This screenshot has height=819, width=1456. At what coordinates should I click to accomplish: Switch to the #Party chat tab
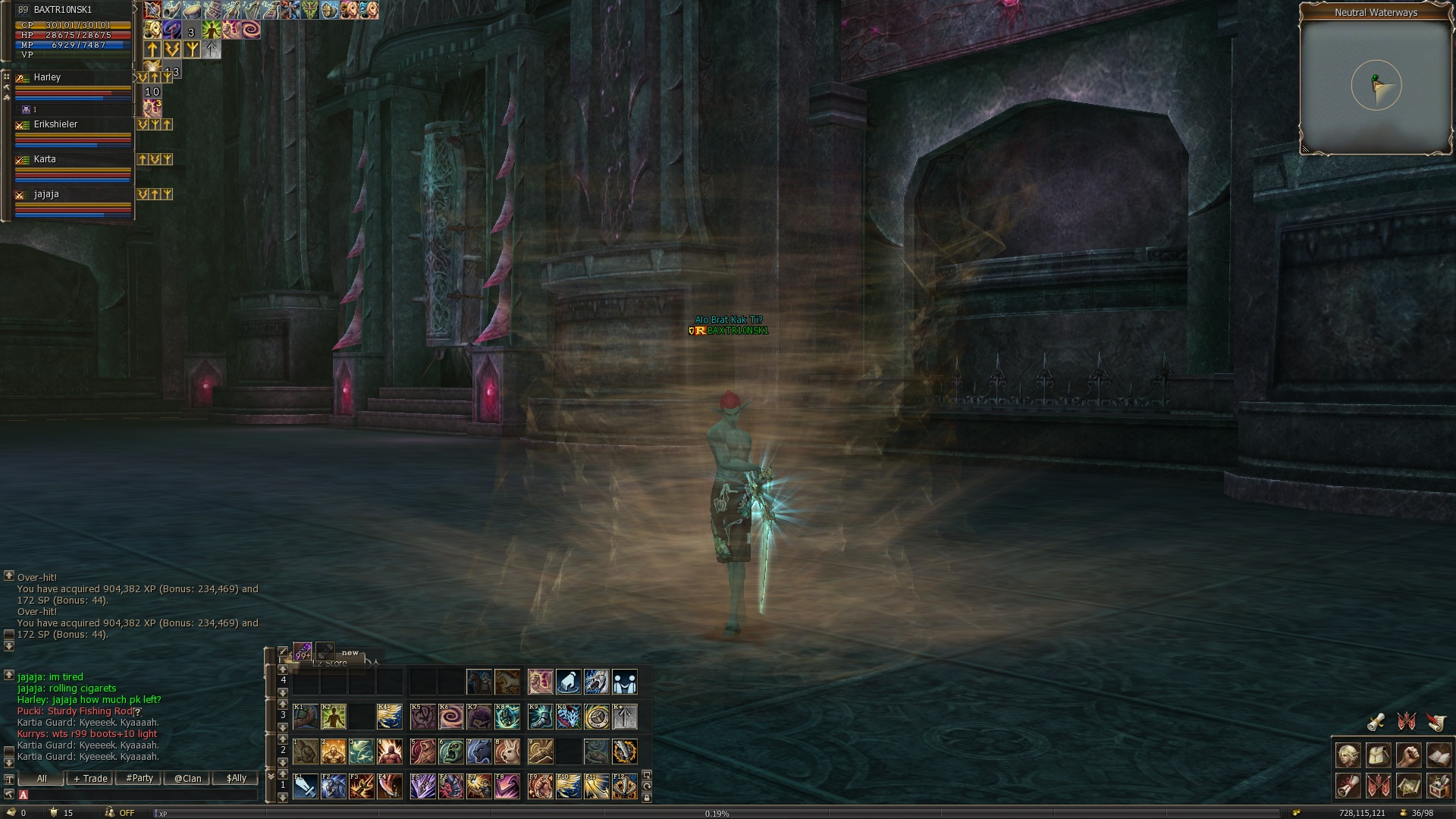140,779
